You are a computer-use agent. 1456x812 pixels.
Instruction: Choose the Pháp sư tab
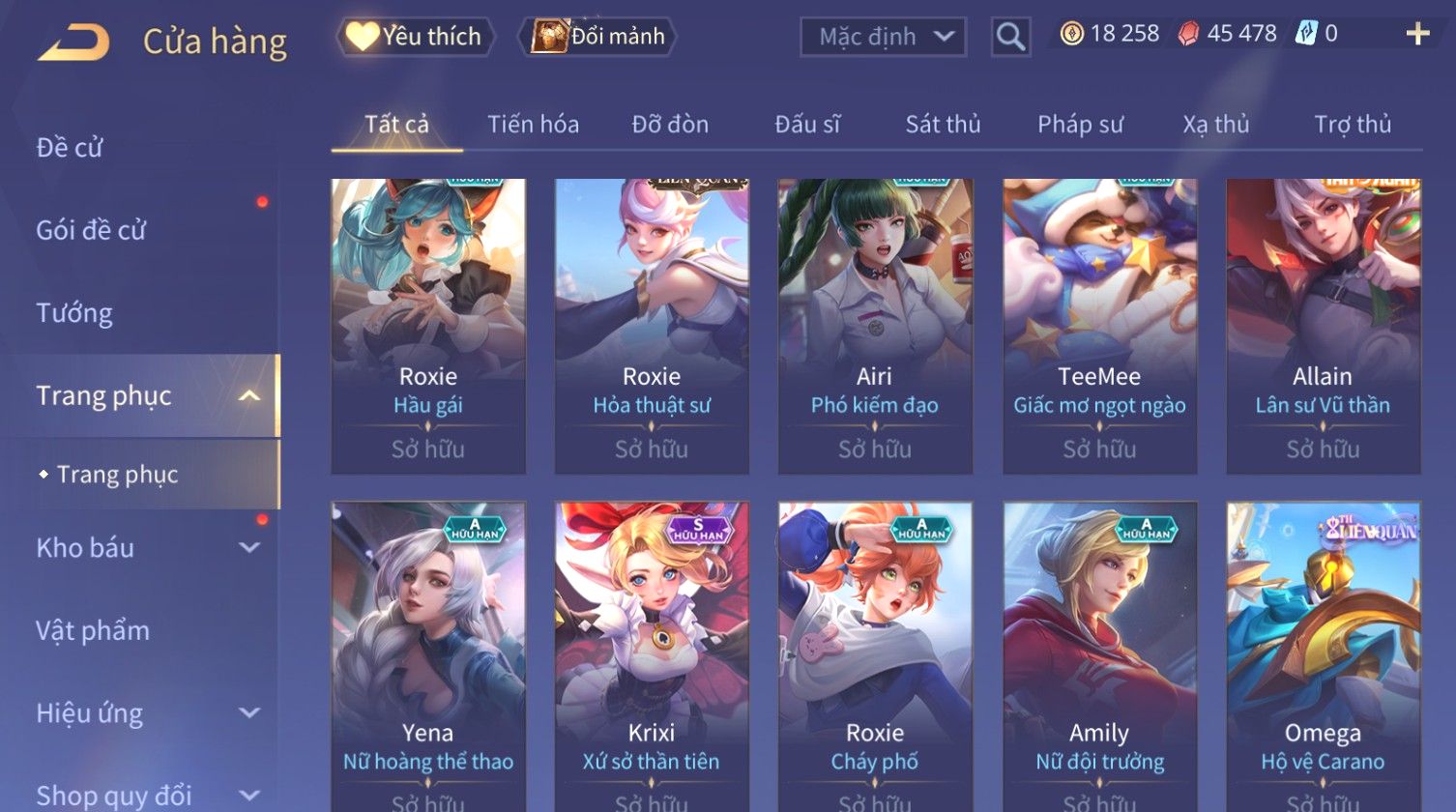[x=1080, y=125]
